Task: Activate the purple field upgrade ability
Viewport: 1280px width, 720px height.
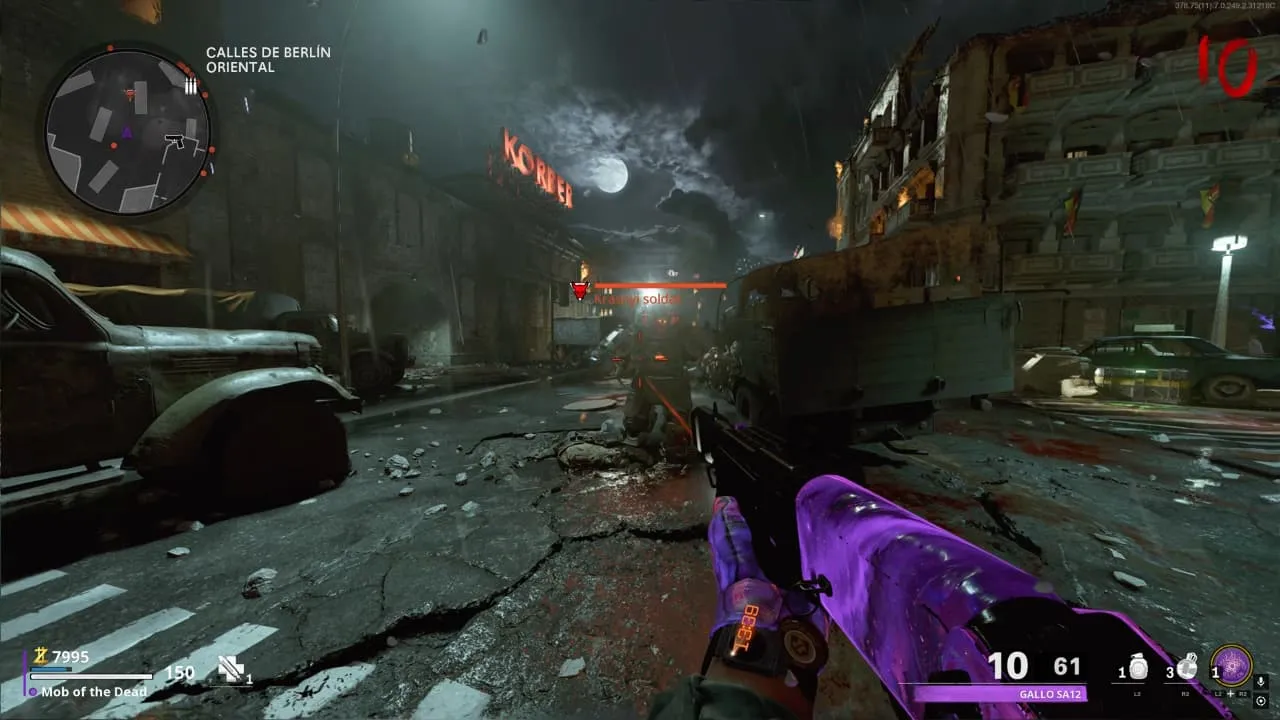Action: point(1231,665)
